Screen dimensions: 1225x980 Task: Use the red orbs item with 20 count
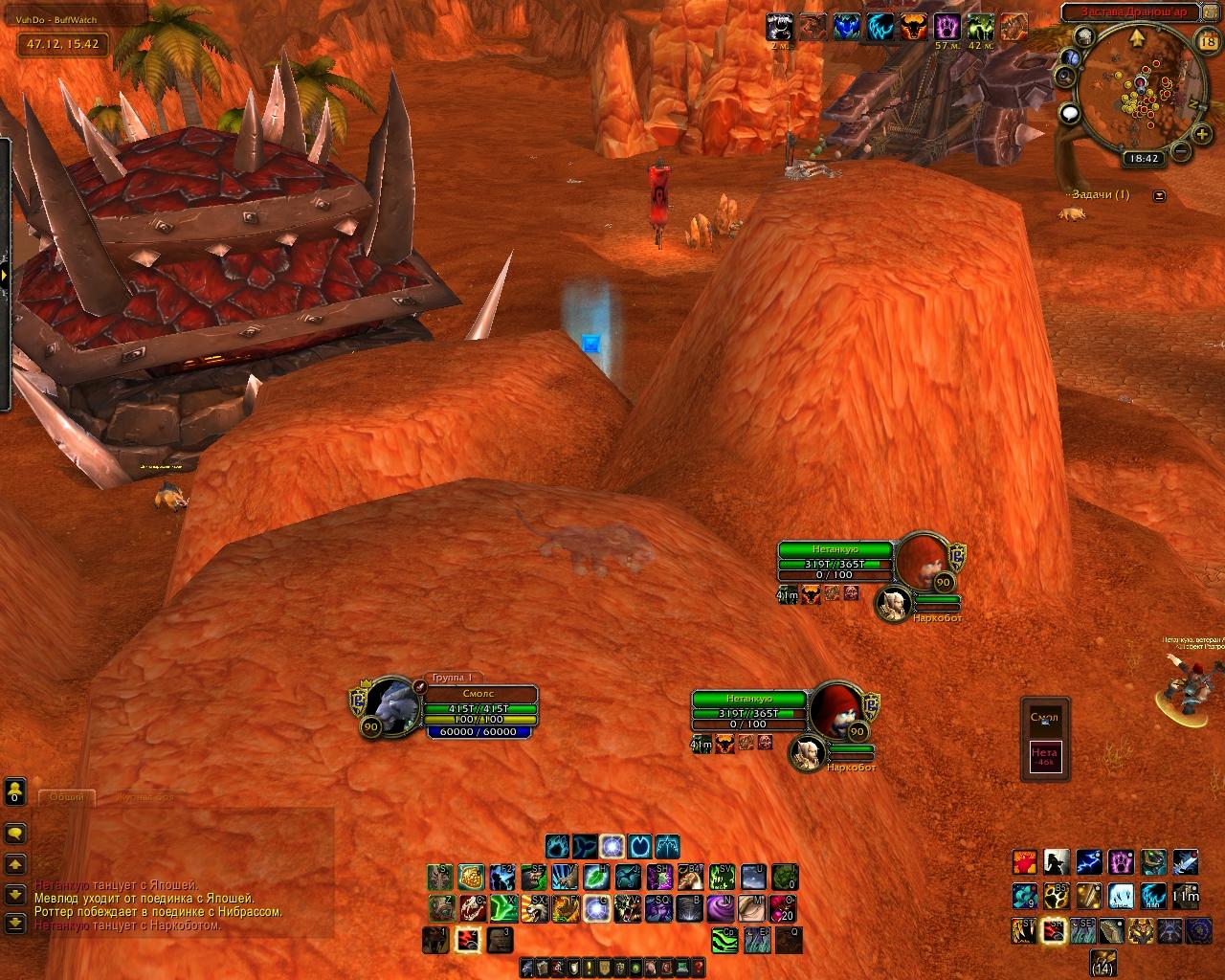pyautogui.click(x=785, y=906)
